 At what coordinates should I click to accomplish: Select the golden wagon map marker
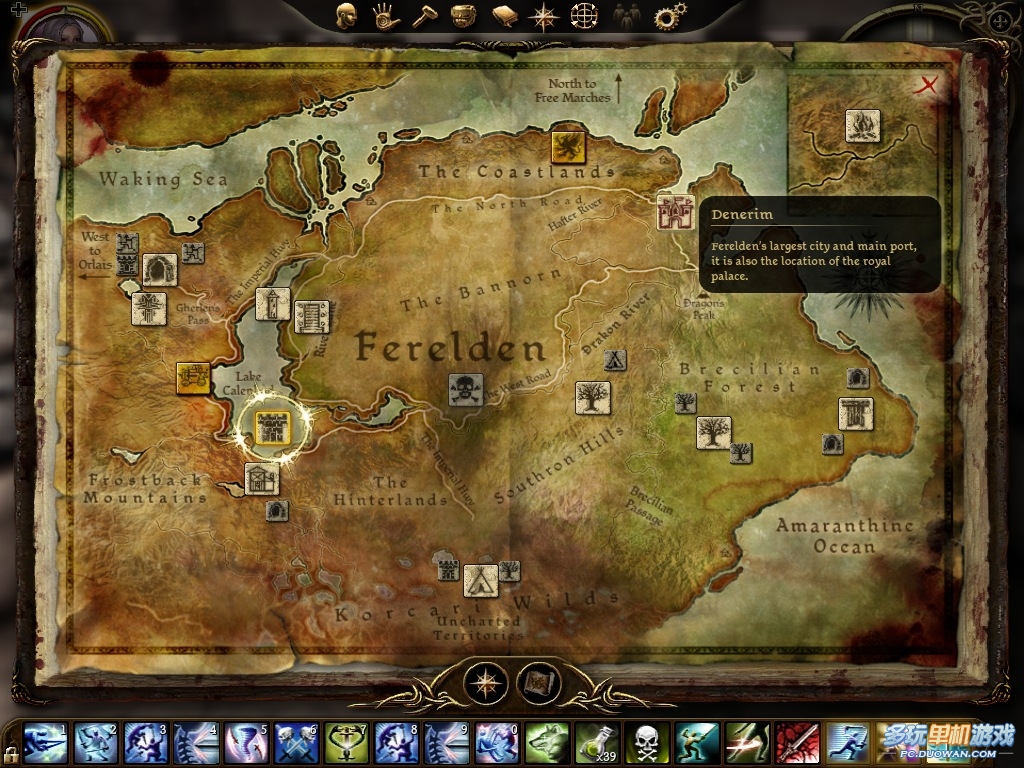coord(193,377)
